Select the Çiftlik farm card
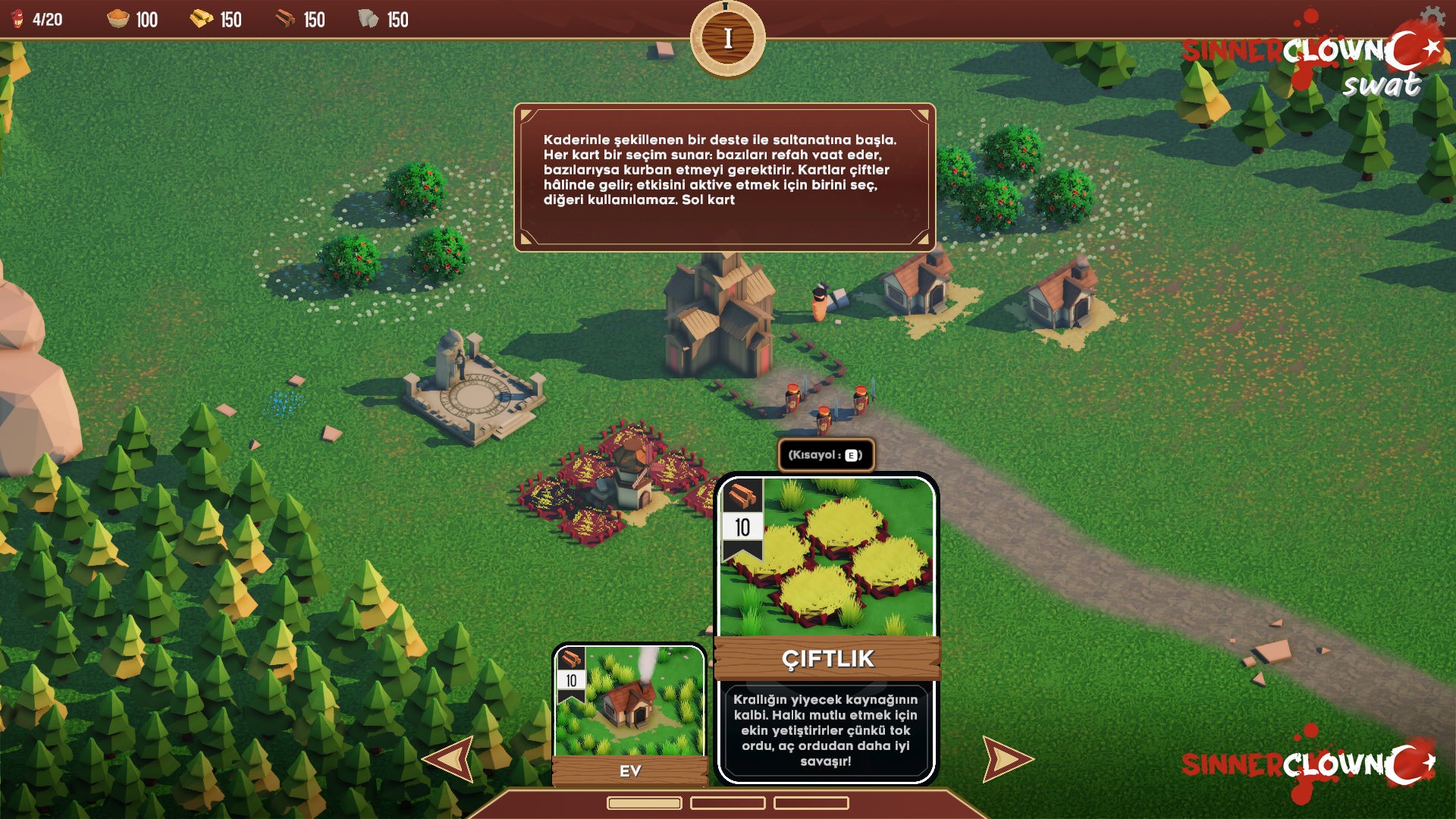This screenshot has width=1456, height=819. pyautogui.click(x=827, y=629)
